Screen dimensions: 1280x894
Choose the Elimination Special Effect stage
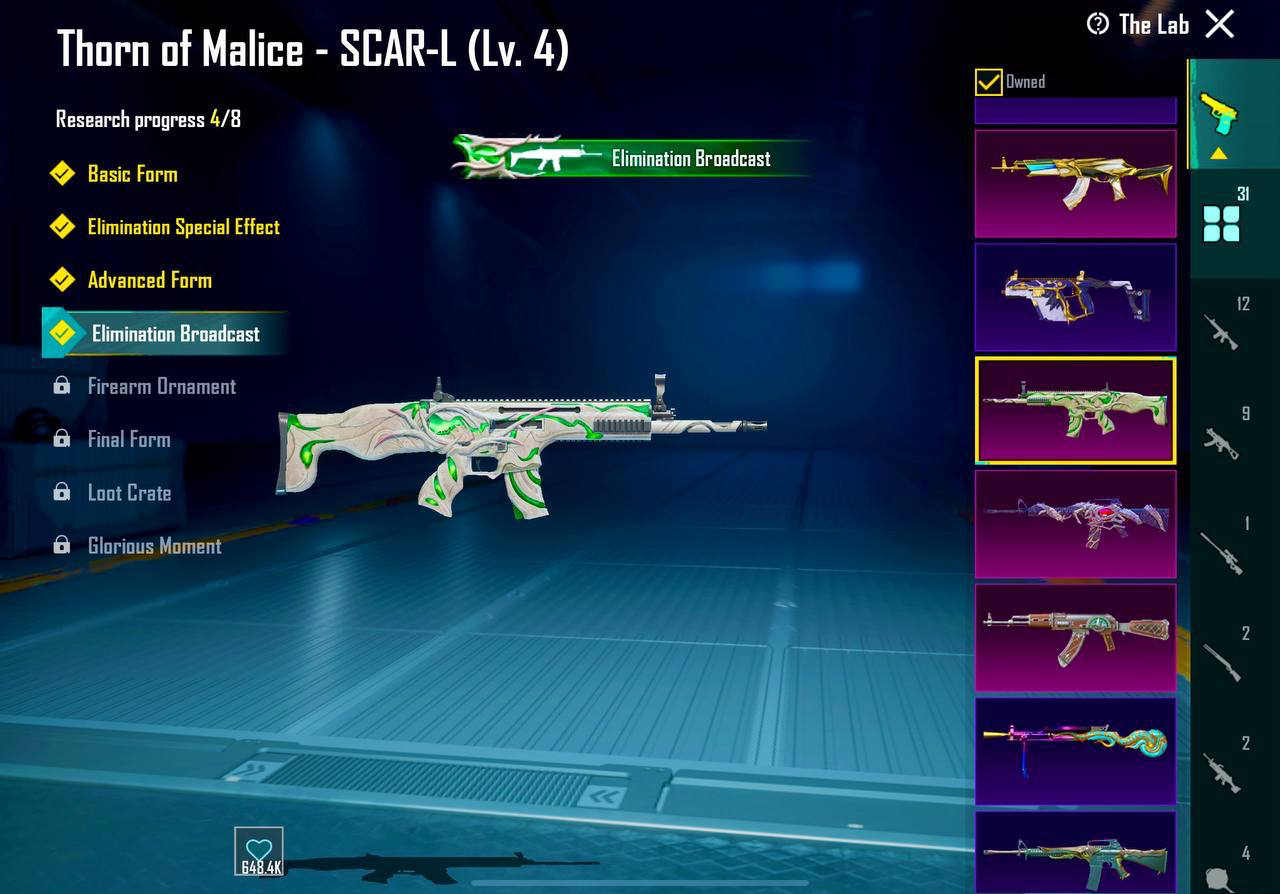click(x=183, y=227)
